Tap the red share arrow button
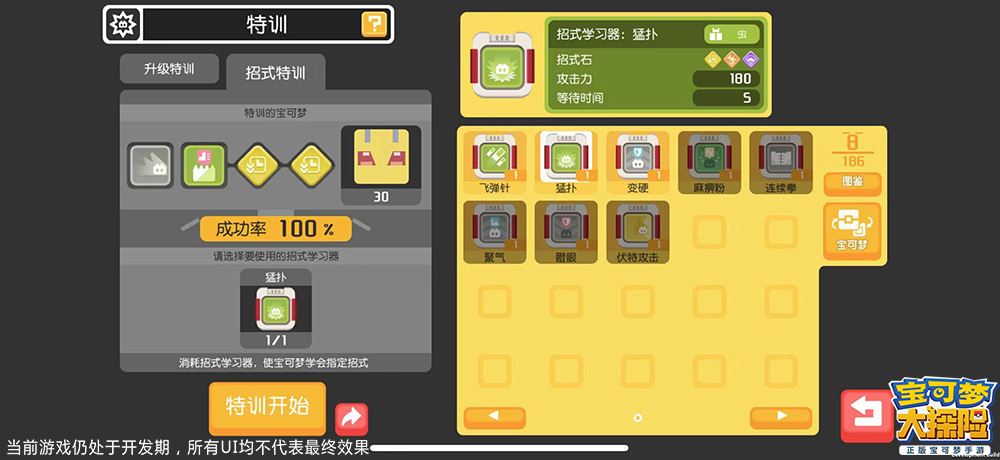The image size is (1000, 460). [351, 417]
